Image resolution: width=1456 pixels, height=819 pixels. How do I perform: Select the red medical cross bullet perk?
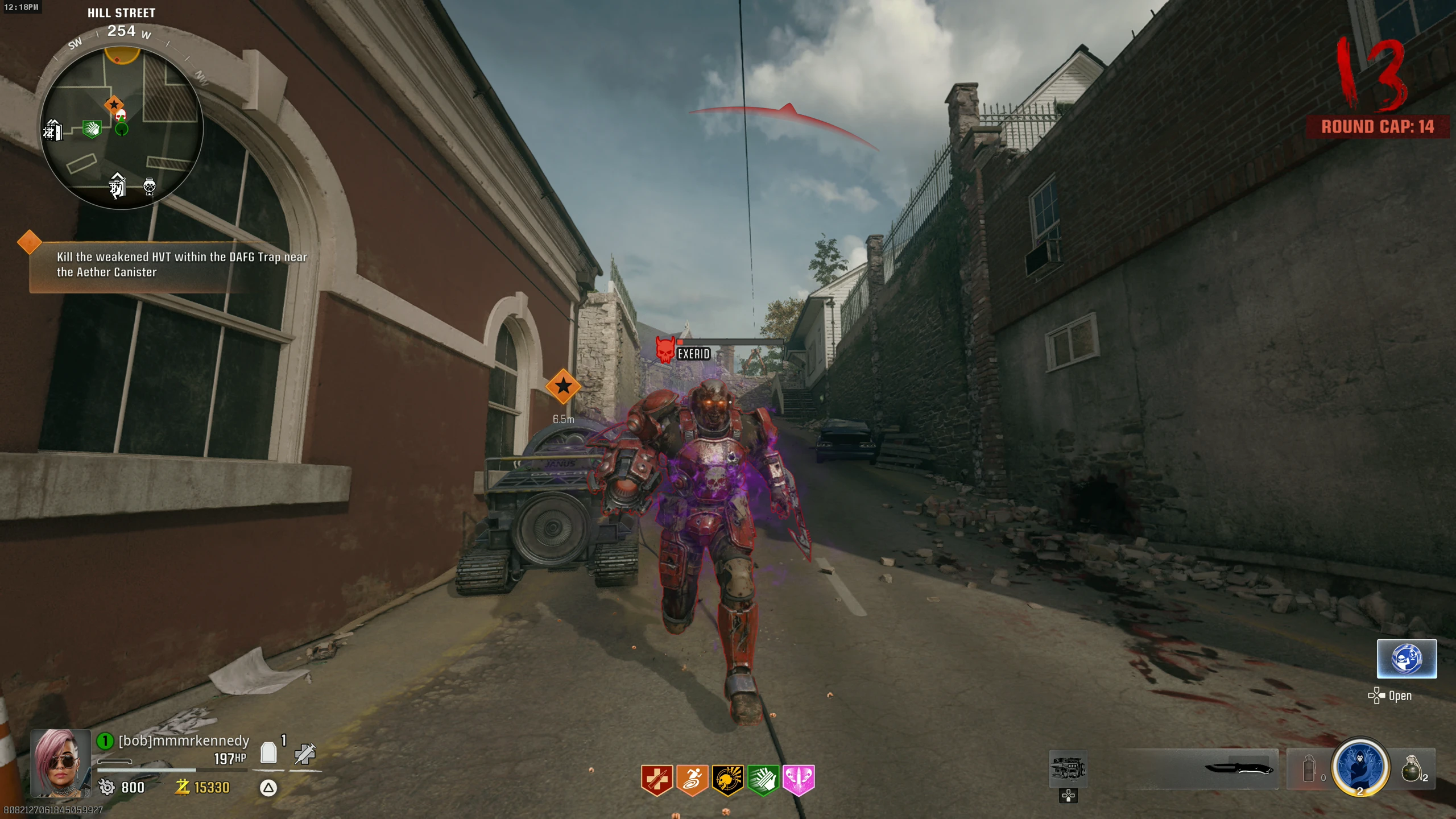point(657,779)
